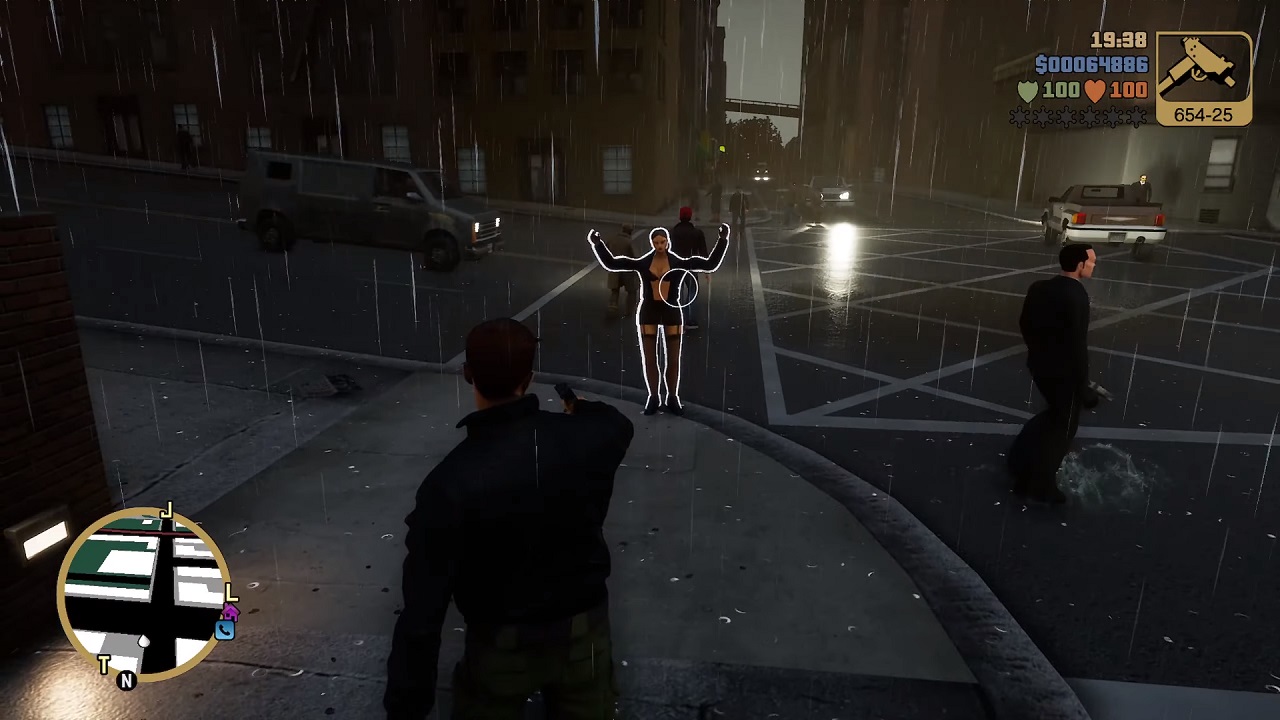Click the blue phone marker on minimap
Viewport: 1280px width, 720px height.
pos(224,630)
